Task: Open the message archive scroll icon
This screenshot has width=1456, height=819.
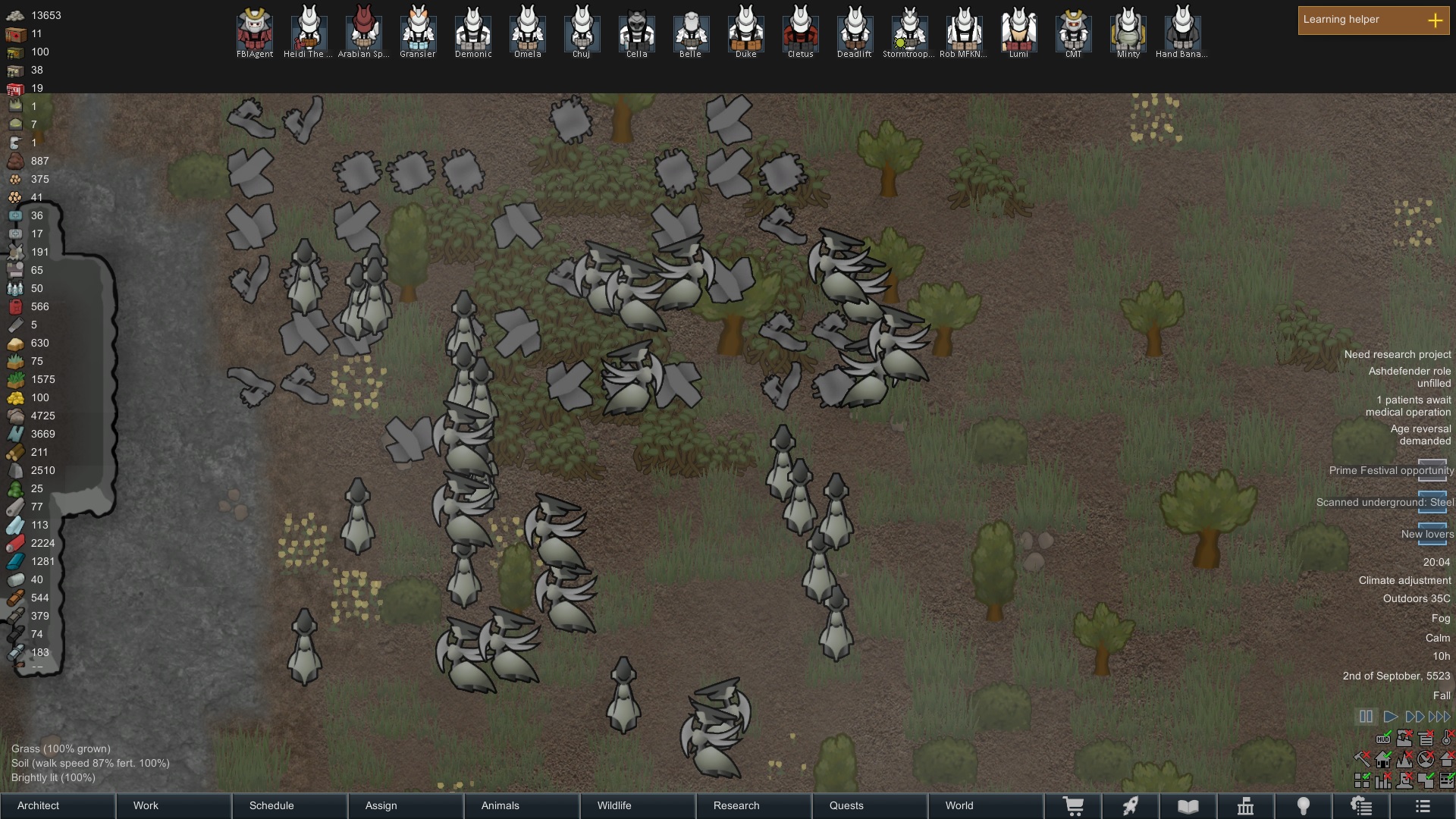Action: [x=1362, y=805]
